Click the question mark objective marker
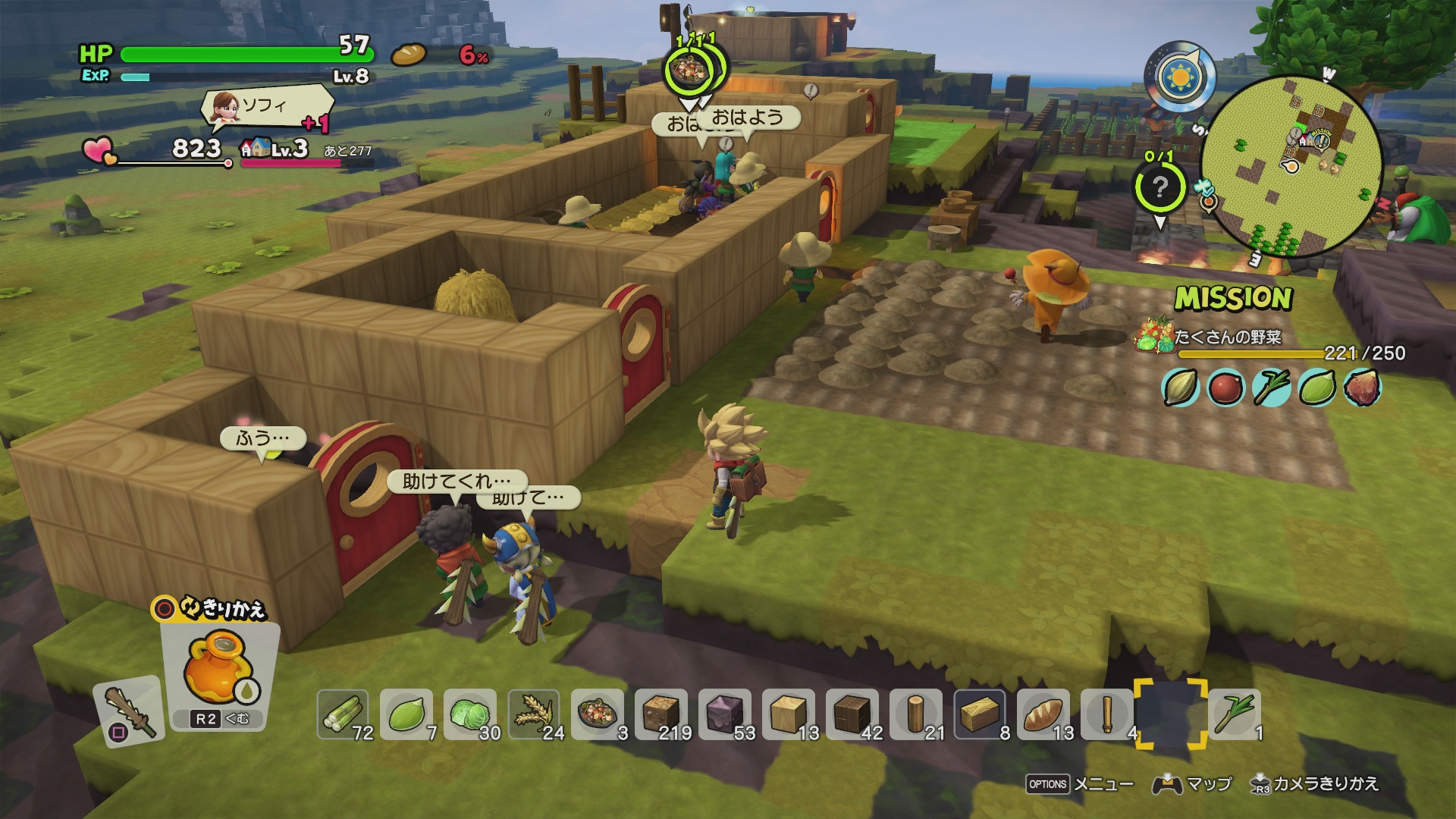This screenshot has height=819, width=1456. tap(1159, 187)
